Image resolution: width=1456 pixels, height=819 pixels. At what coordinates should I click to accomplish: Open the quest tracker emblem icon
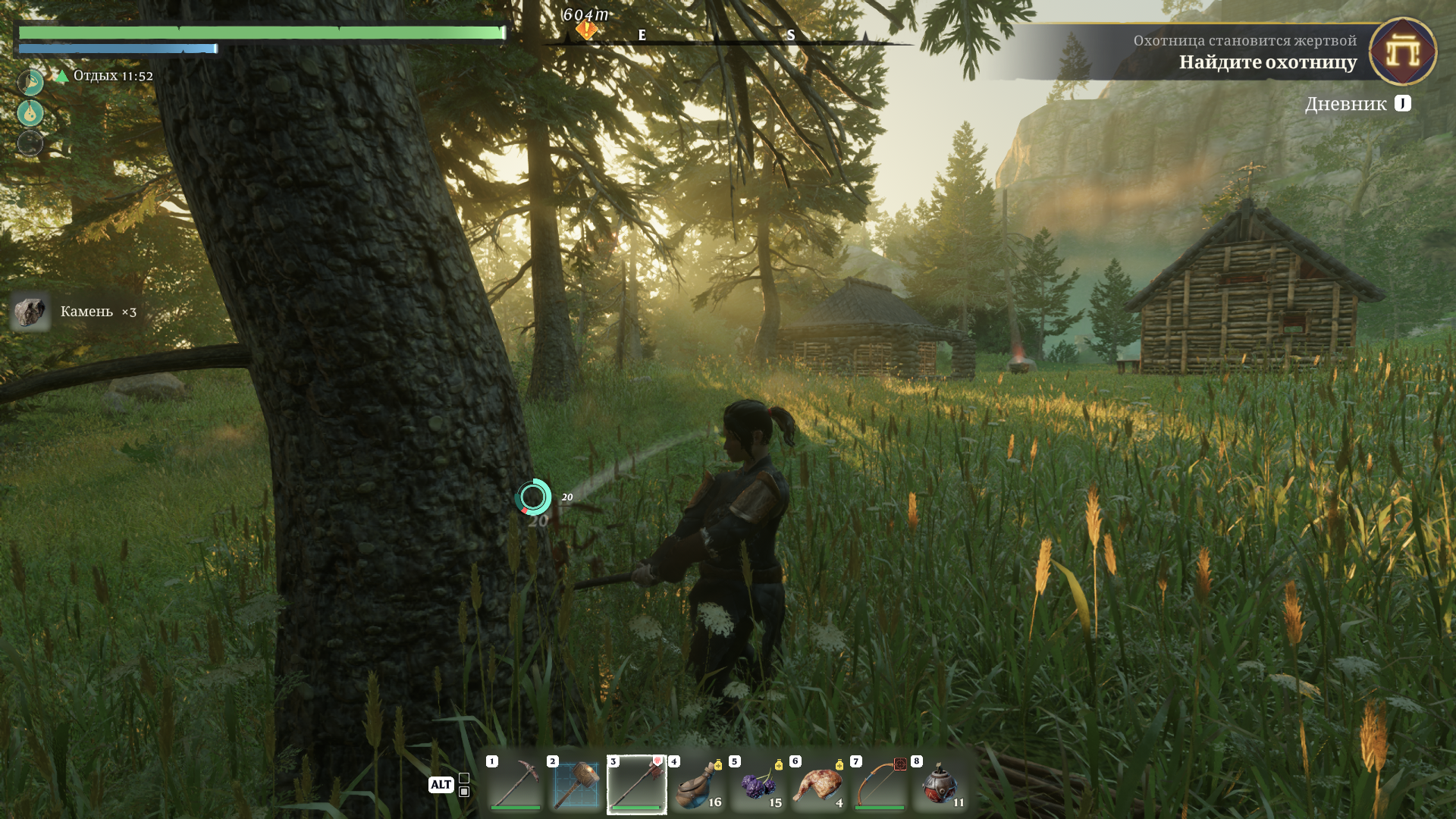tap(1402, 52)
